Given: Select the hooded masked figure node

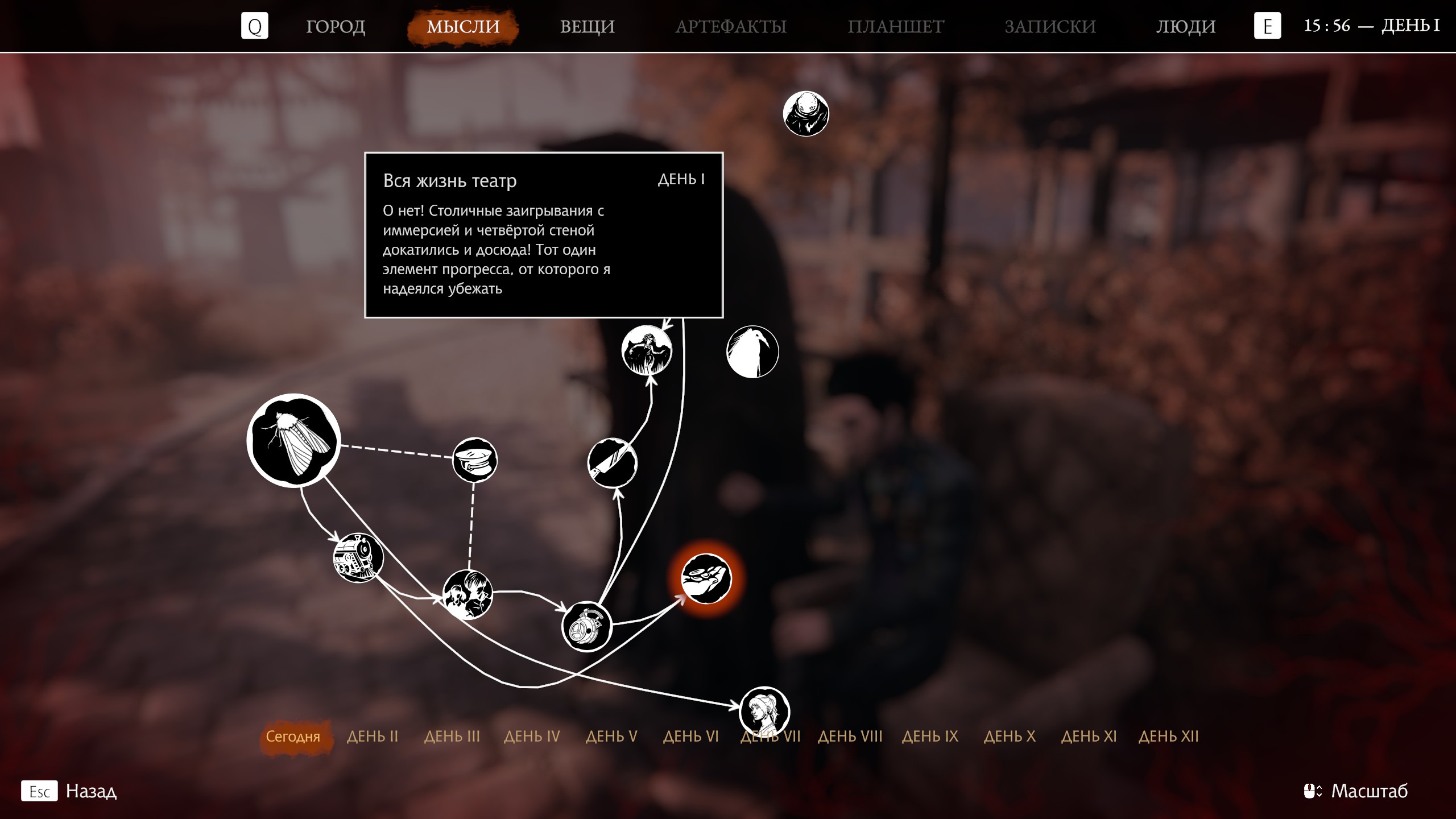Looking at the screenshot, I should [805, 114].
